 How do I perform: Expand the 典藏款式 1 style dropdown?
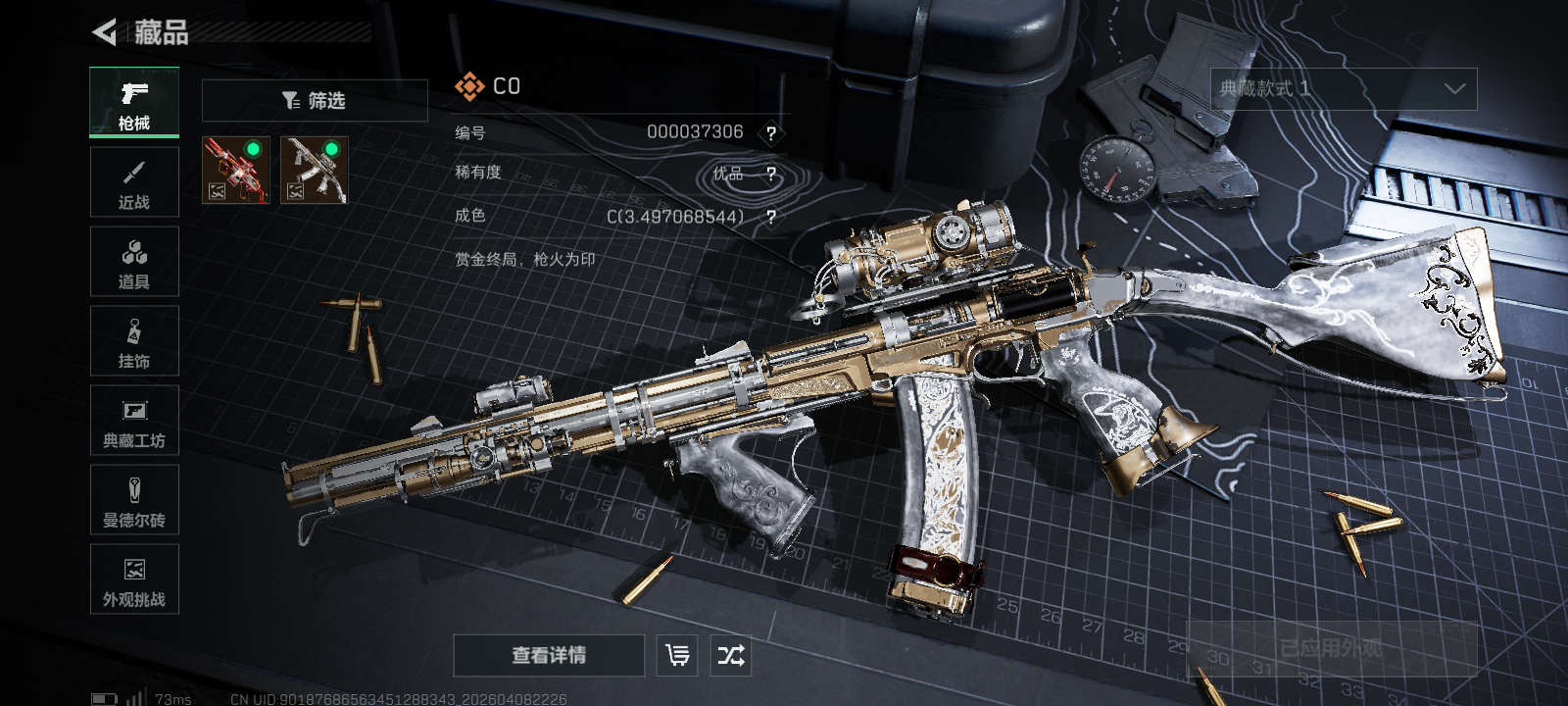(x=1343, y=89)
